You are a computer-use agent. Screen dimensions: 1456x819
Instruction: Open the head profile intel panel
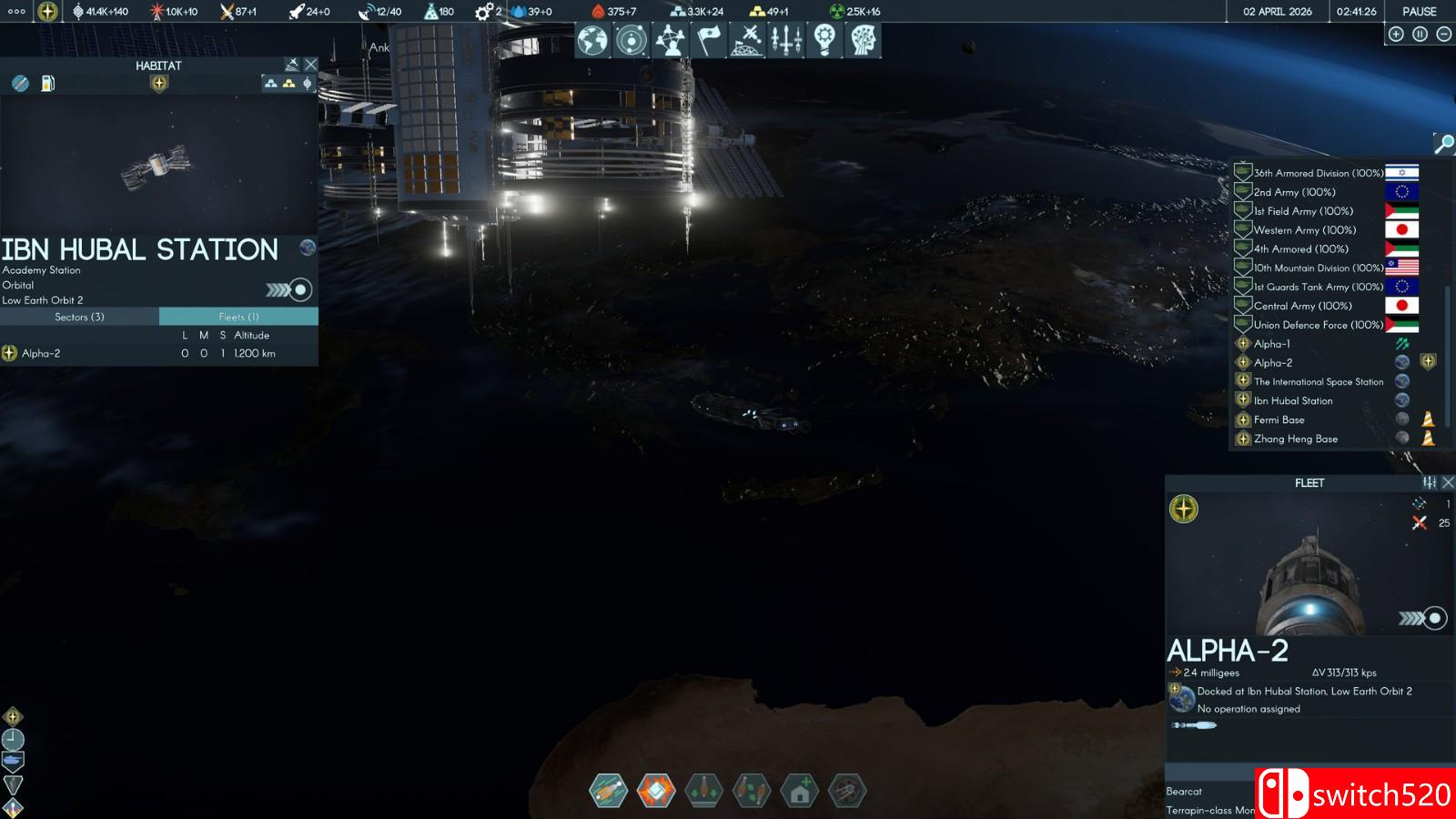(x=863, y=40)
